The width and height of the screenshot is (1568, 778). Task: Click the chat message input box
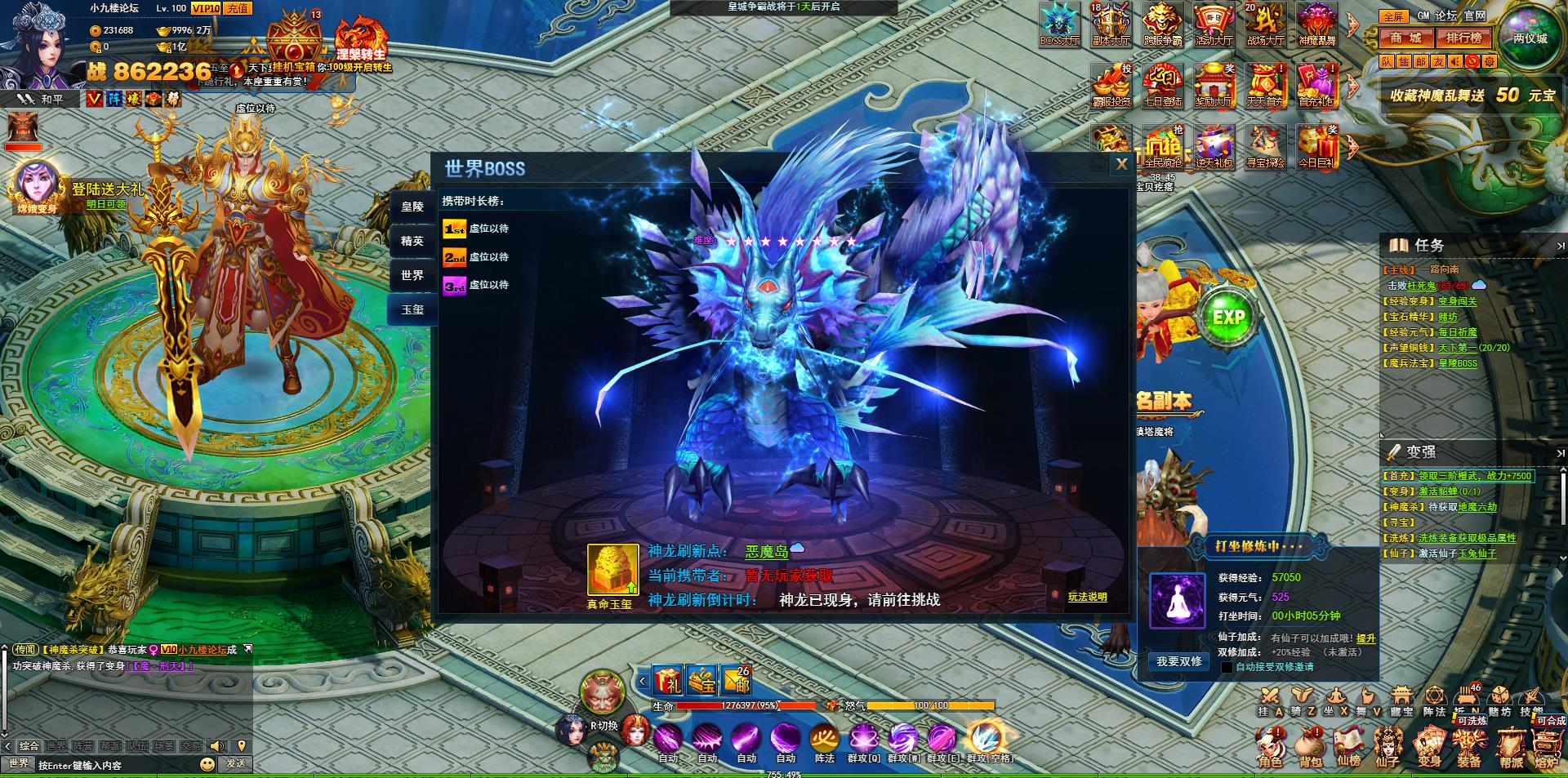(114, 765)
